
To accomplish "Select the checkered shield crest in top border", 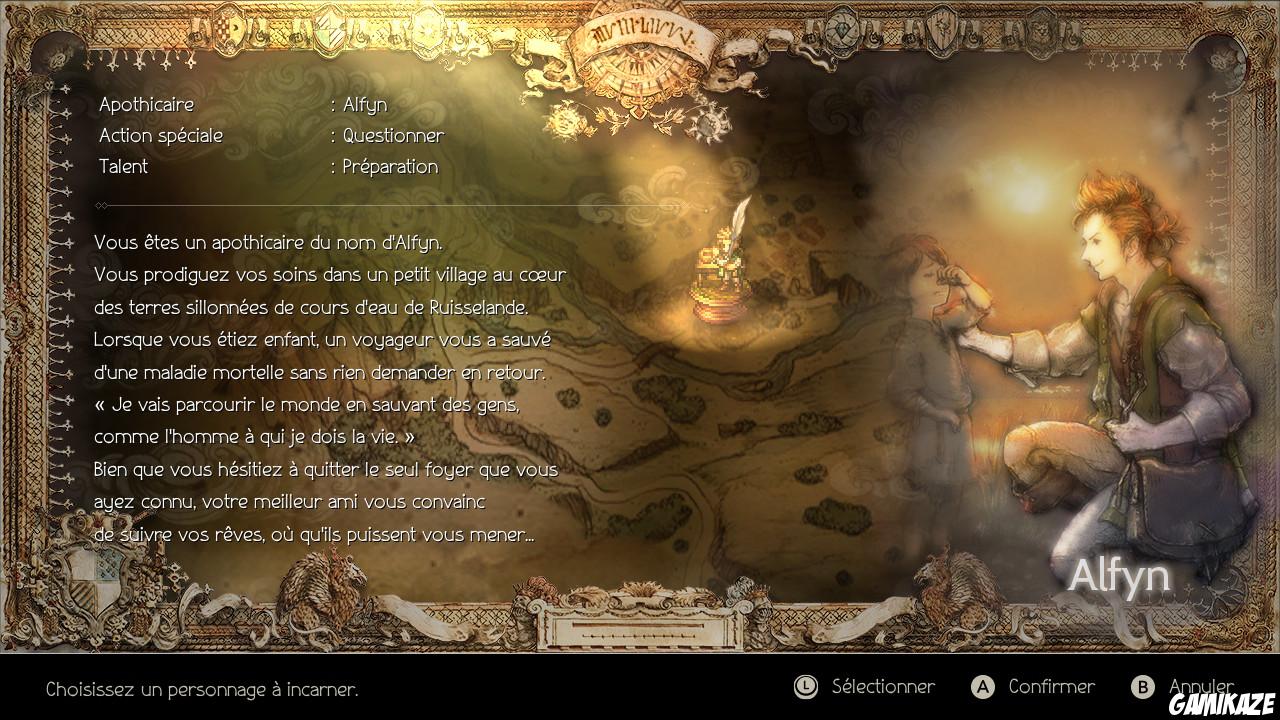I will (x=228, y=28).
